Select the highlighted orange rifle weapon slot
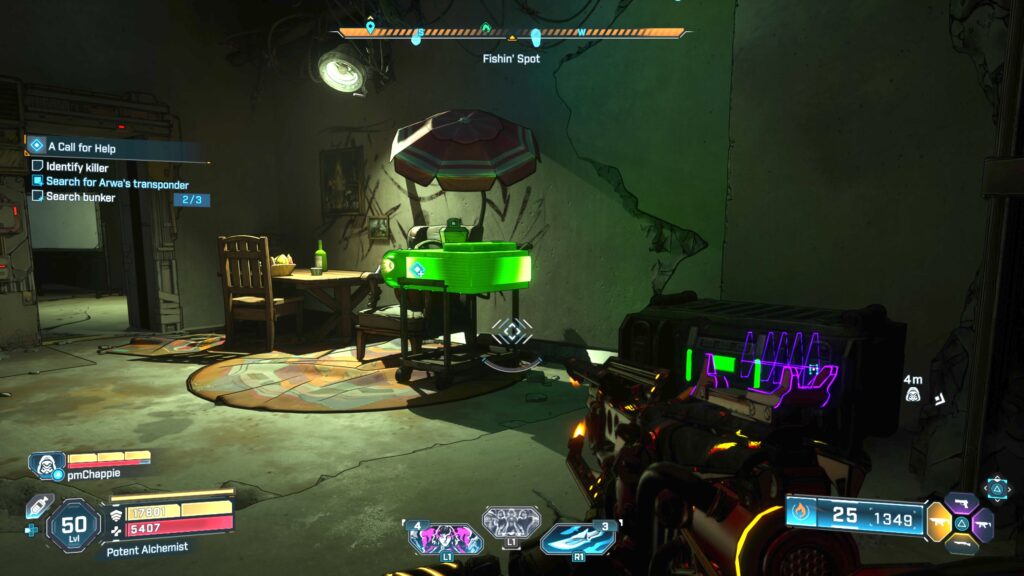 939,522
